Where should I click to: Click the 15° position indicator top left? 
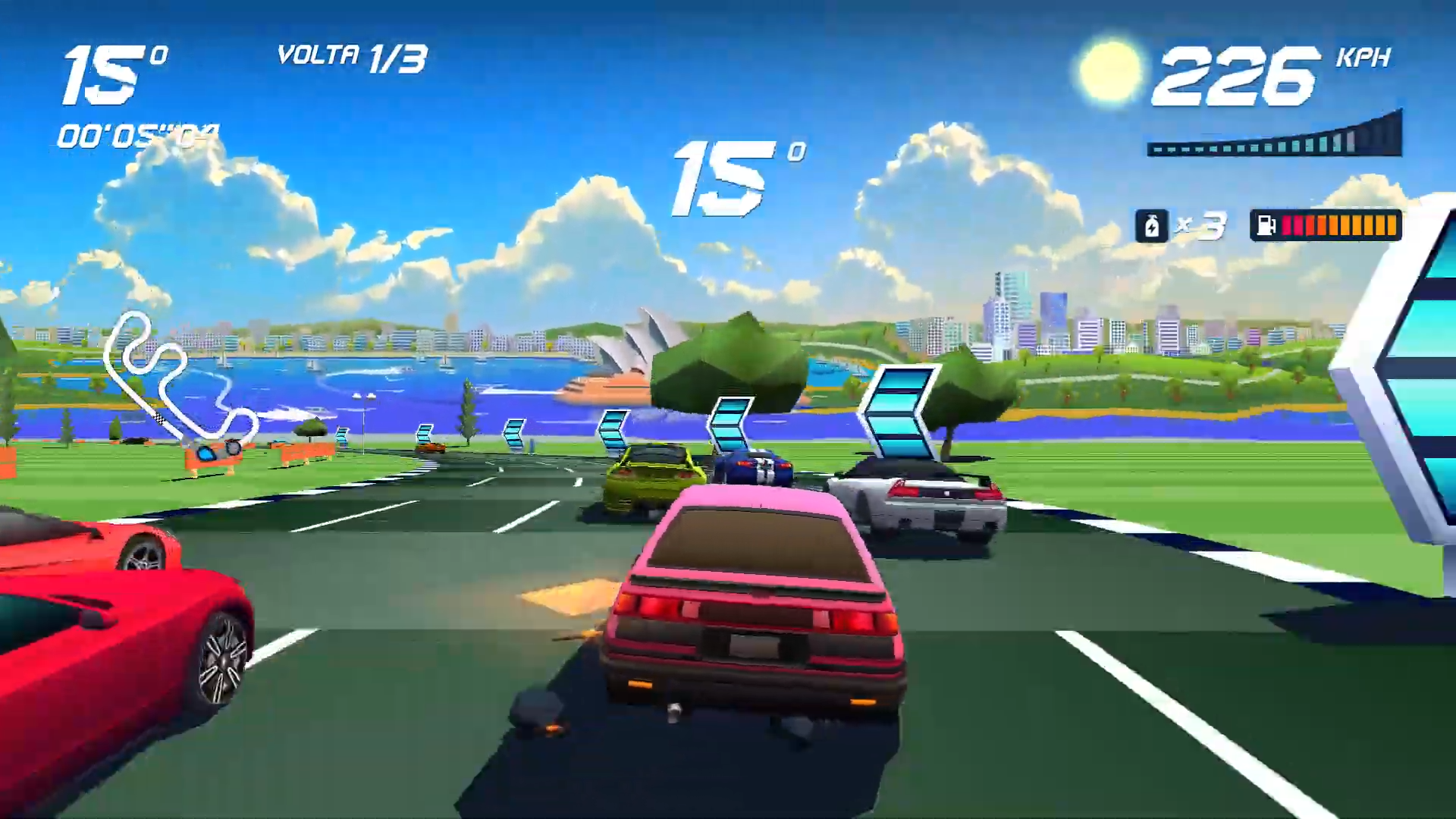(x=106, y=76)
